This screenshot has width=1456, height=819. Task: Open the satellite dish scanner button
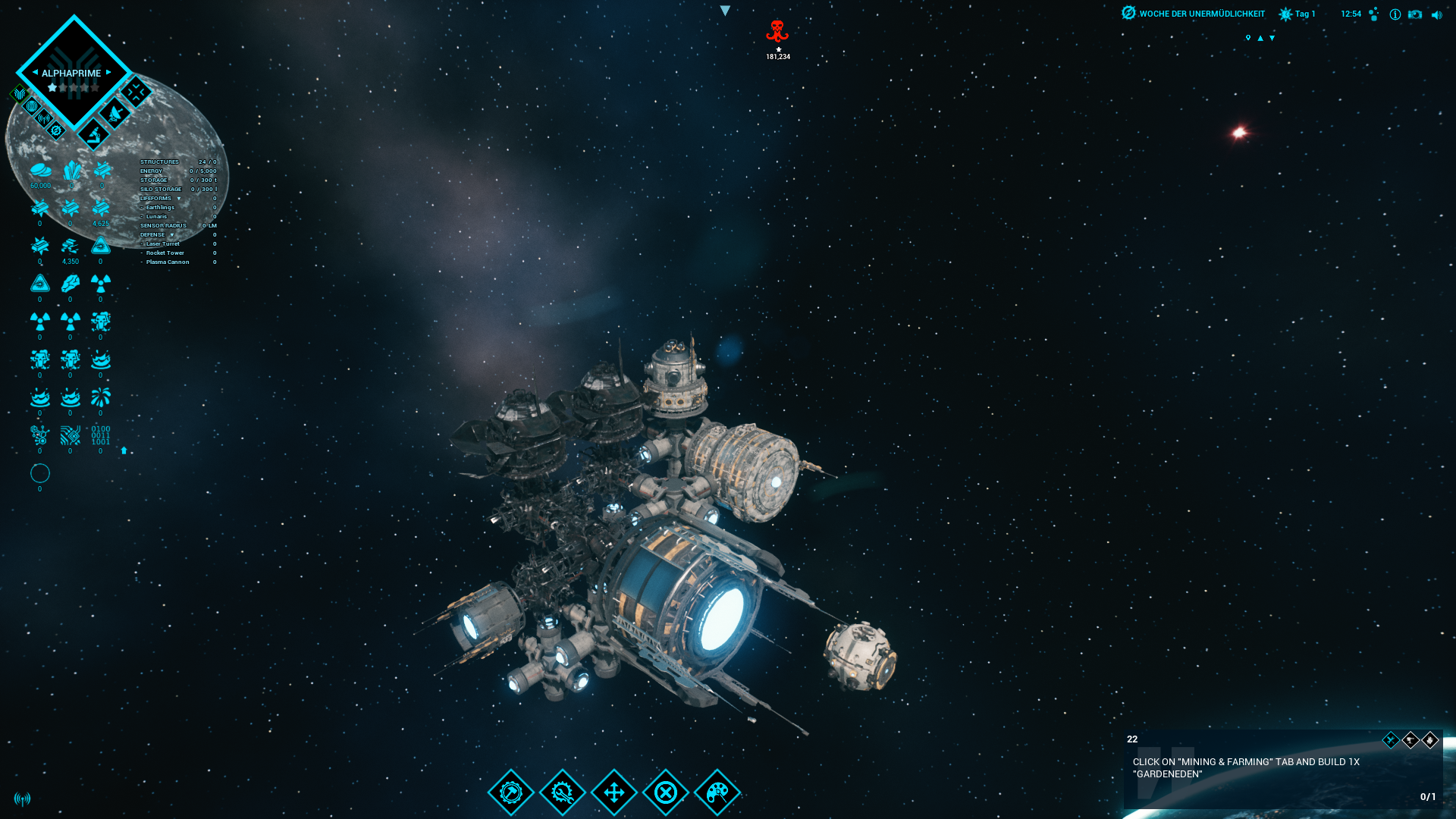pyautogui.click(x=115, y=114)
